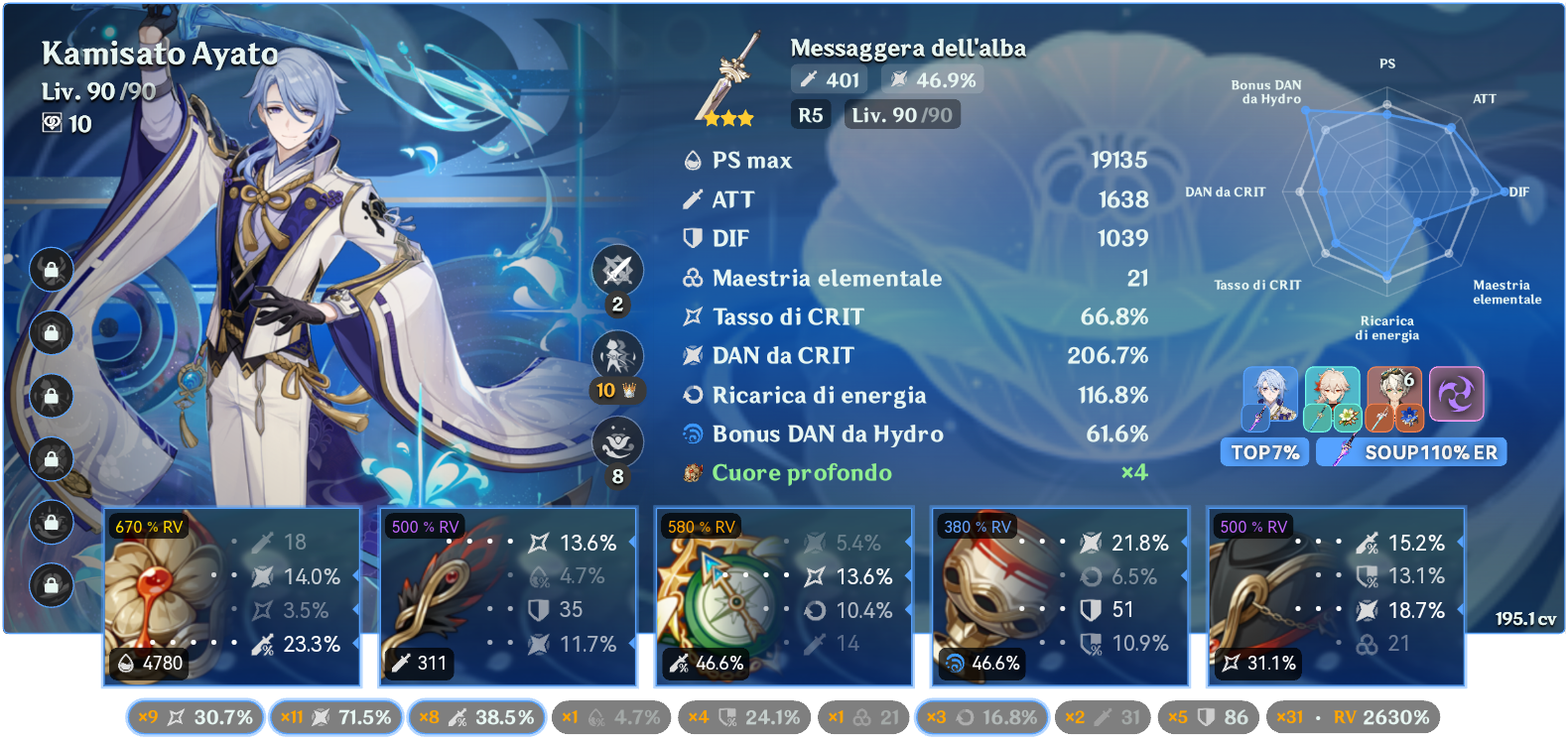This screenshot has width=1568, height=741.
Task: Select the purple Anemo swirl party slot icon
Action: pyautogui.click(x=1455, y=395)
